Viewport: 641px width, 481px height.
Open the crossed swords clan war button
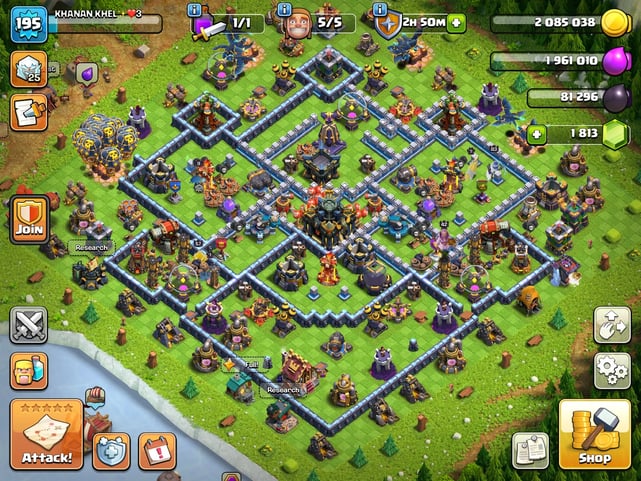pyautogui.click(x=28, y=325)
